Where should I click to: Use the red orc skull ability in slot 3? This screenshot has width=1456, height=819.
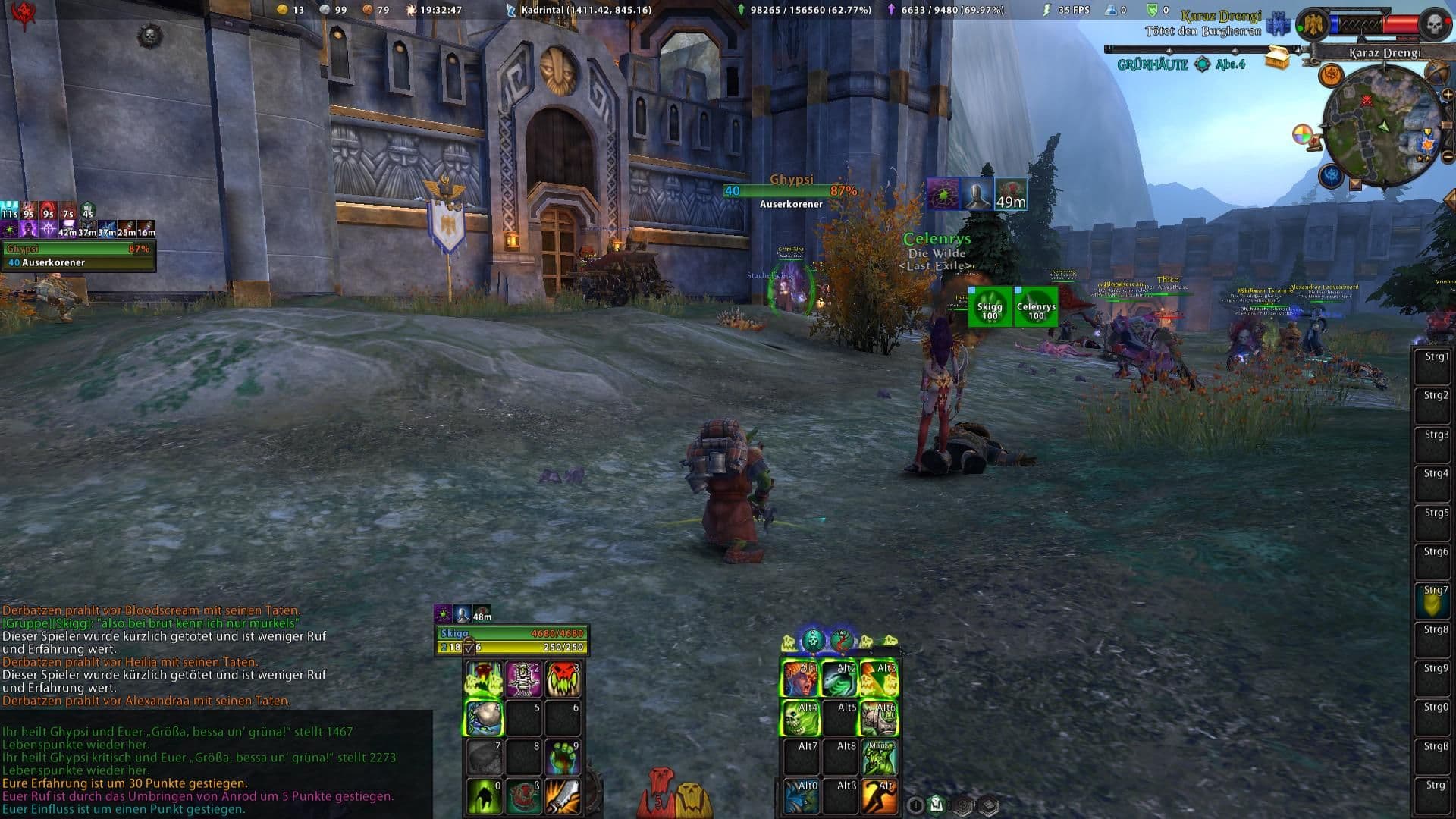563,679
